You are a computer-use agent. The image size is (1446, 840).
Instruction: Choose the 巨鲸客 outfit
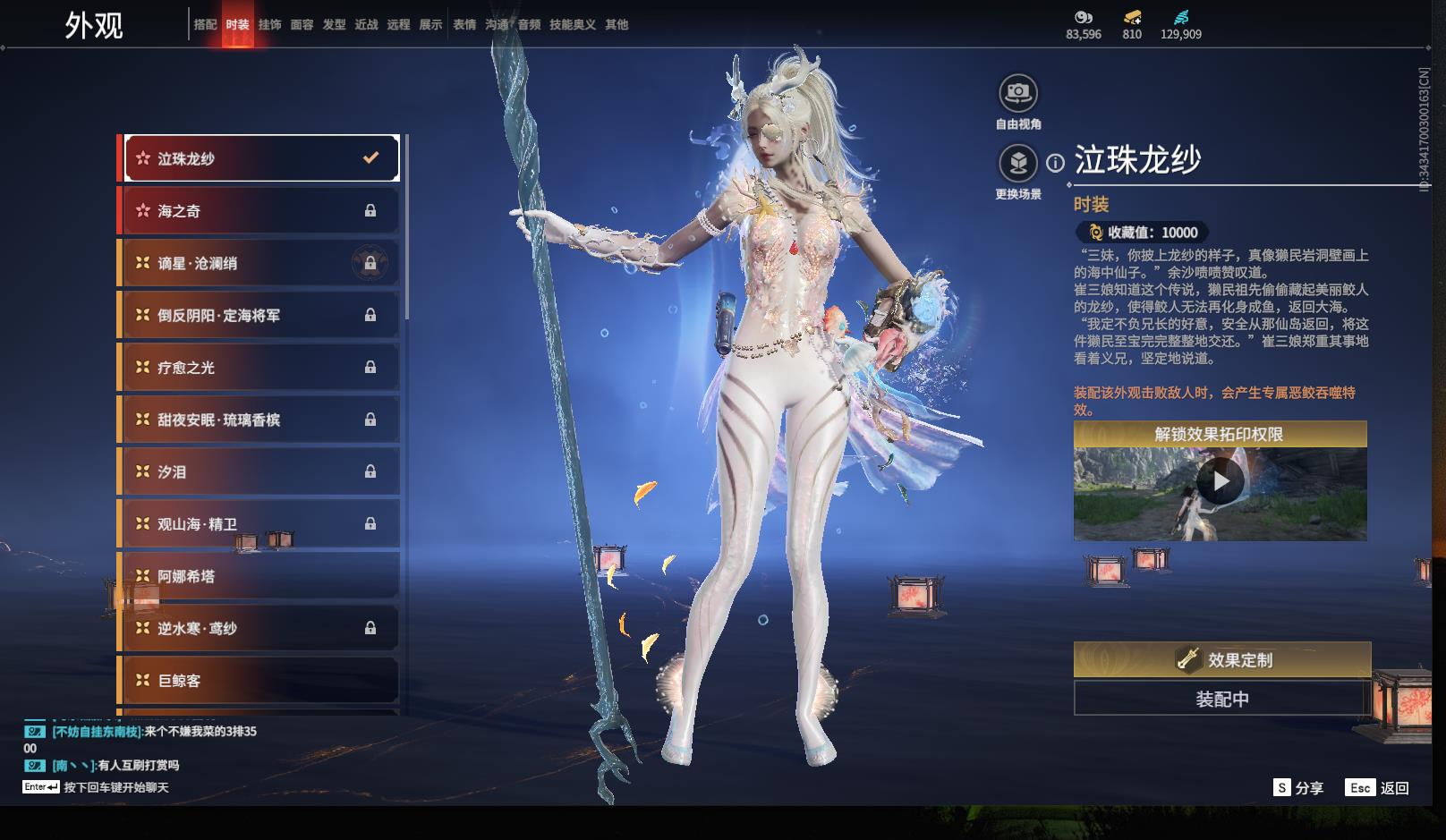coord(259,681)
